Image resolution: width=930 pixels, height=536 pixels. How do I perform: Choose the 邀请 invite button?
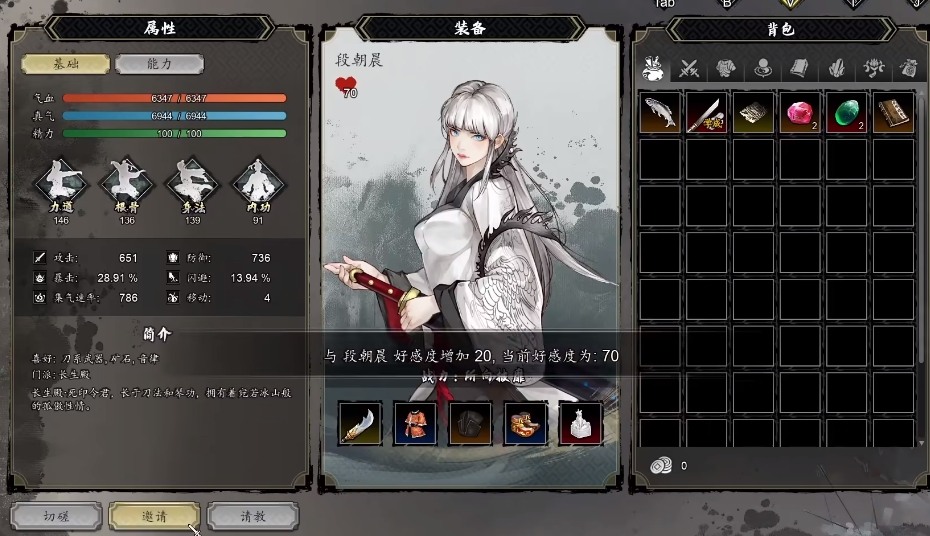pyautogui.click(x=154, y=516)
